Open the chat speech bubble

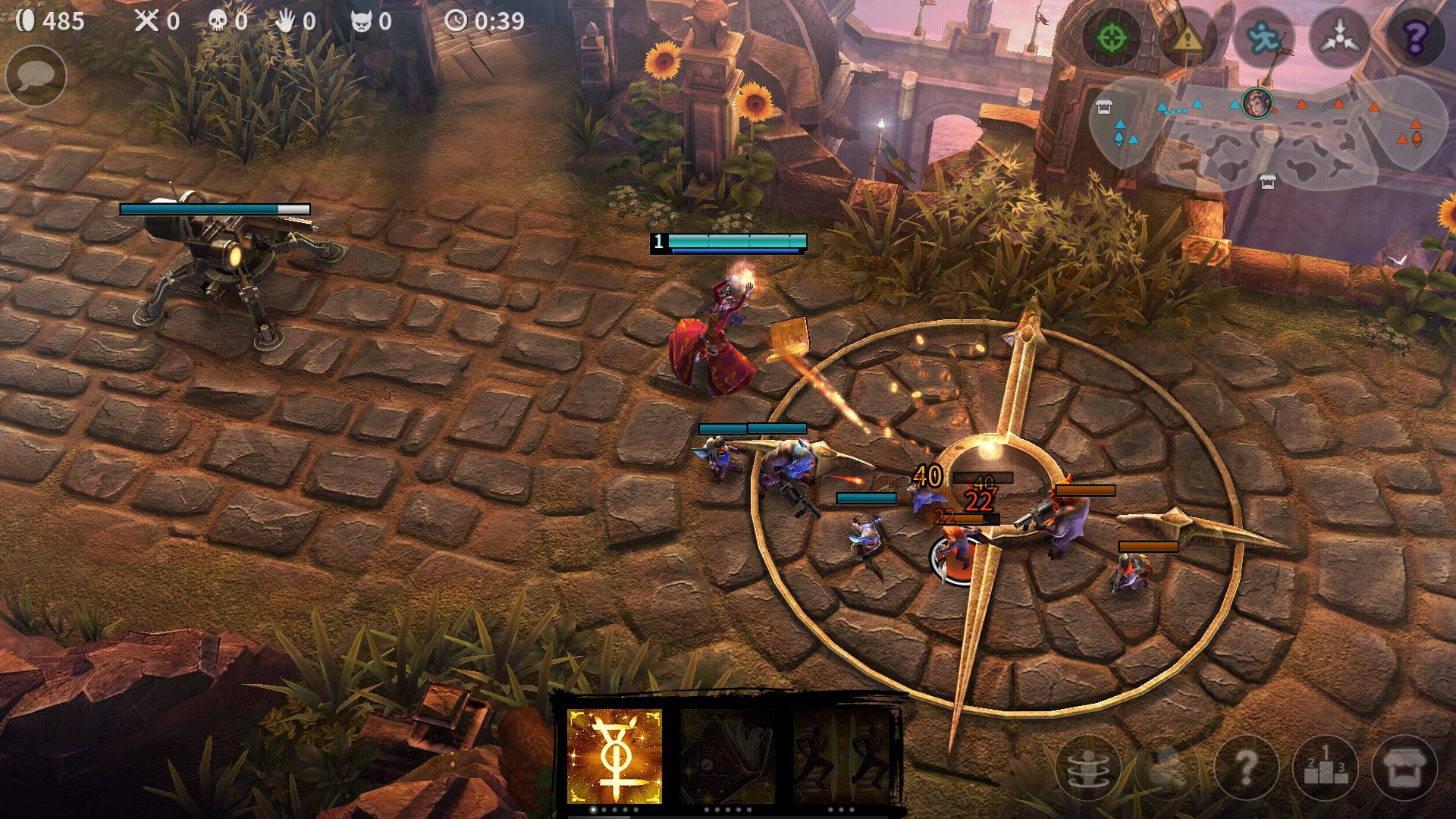pyautogui.click(x=36, y=76)
